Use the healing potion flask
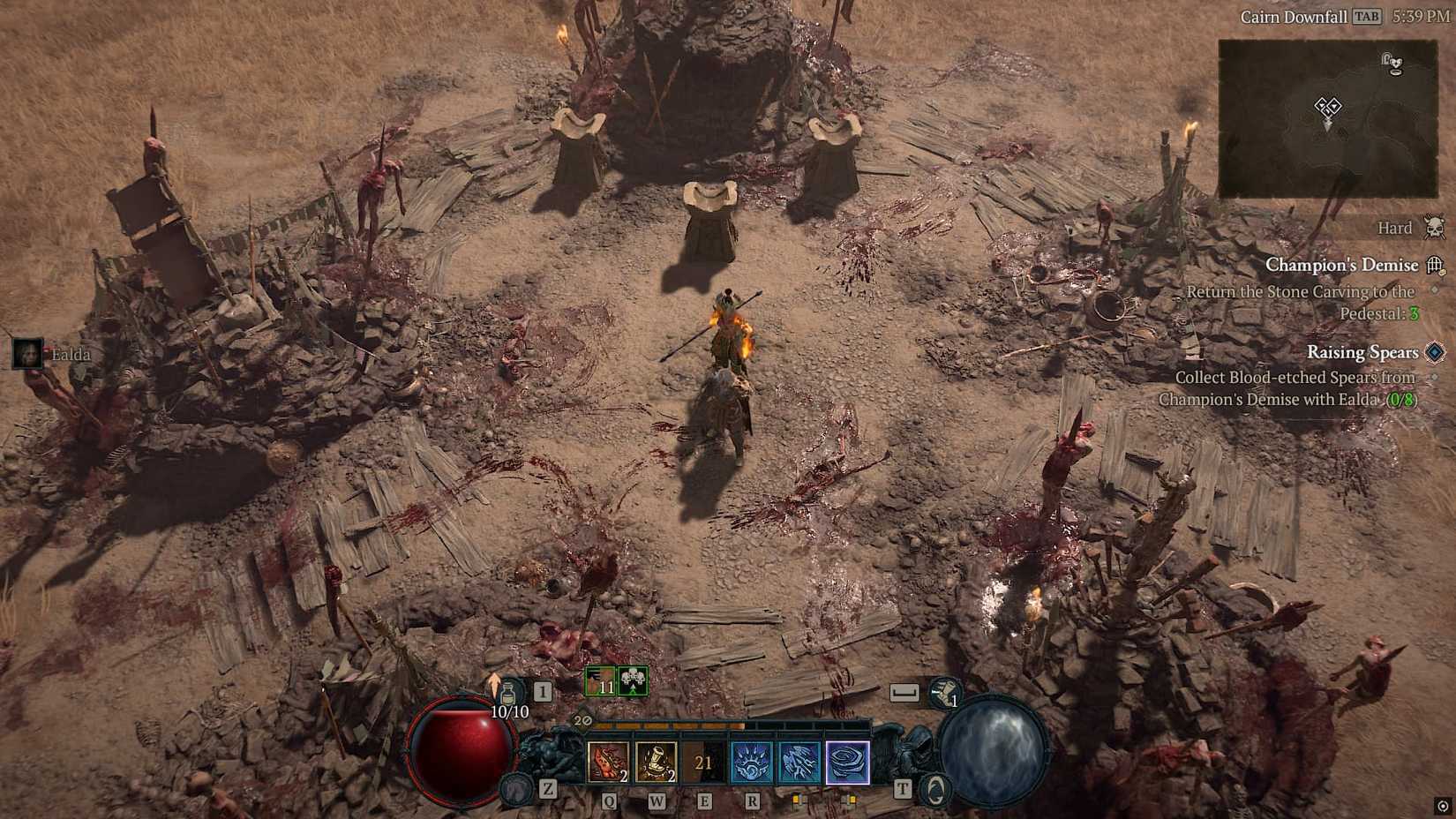 tap(509, 693)
